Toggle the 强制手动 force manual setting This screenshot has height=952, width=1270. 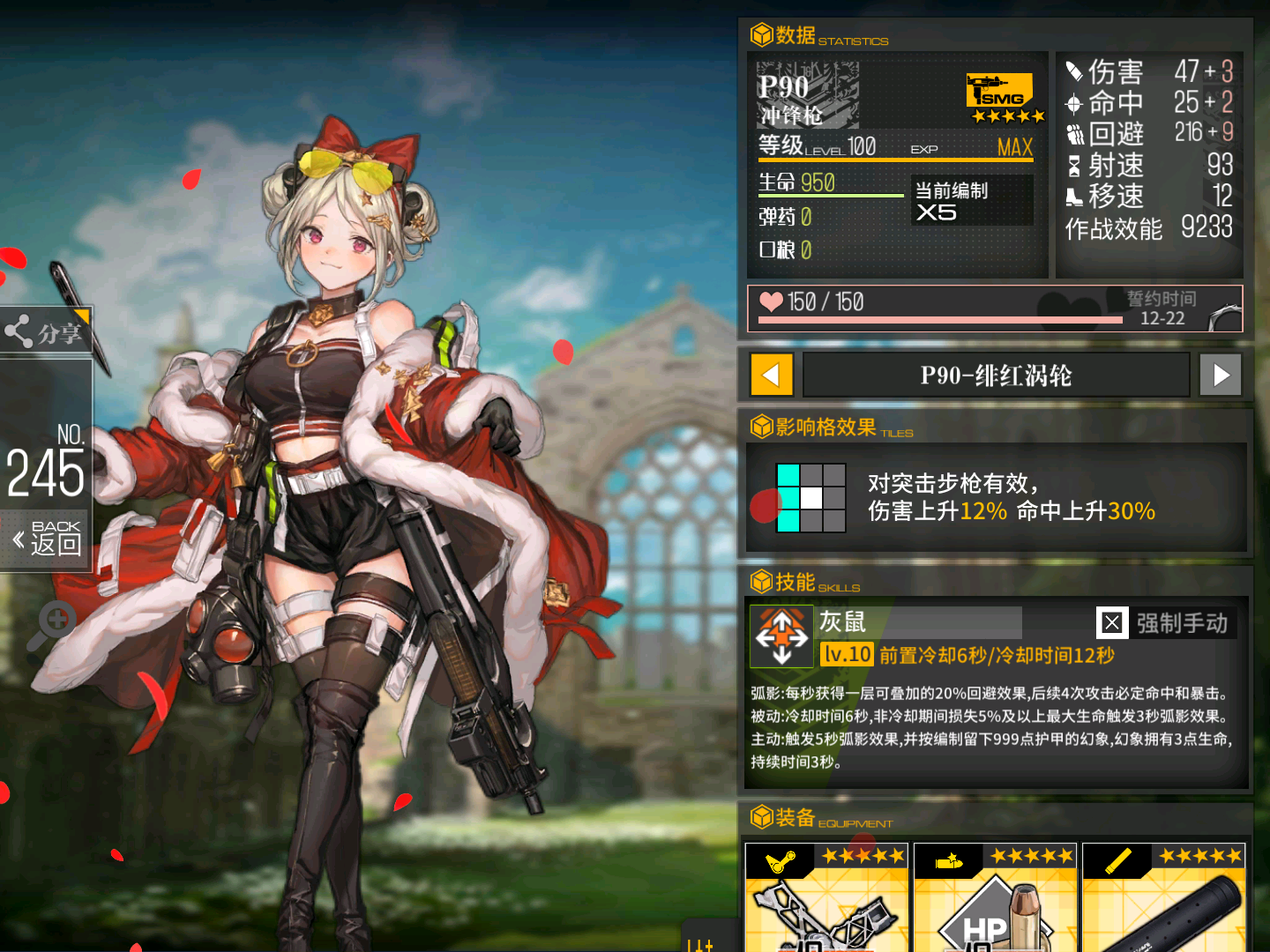point(1112,622)
